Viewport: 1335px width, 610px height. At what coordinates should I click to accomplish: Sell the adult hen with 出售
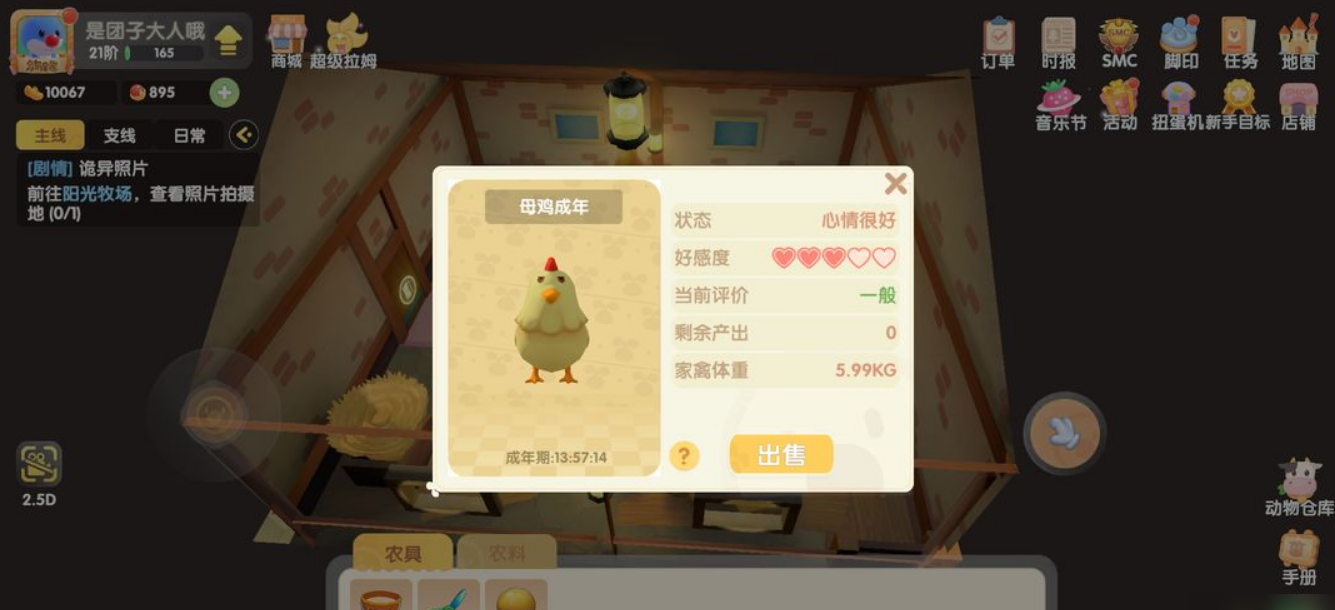point(781,455)
